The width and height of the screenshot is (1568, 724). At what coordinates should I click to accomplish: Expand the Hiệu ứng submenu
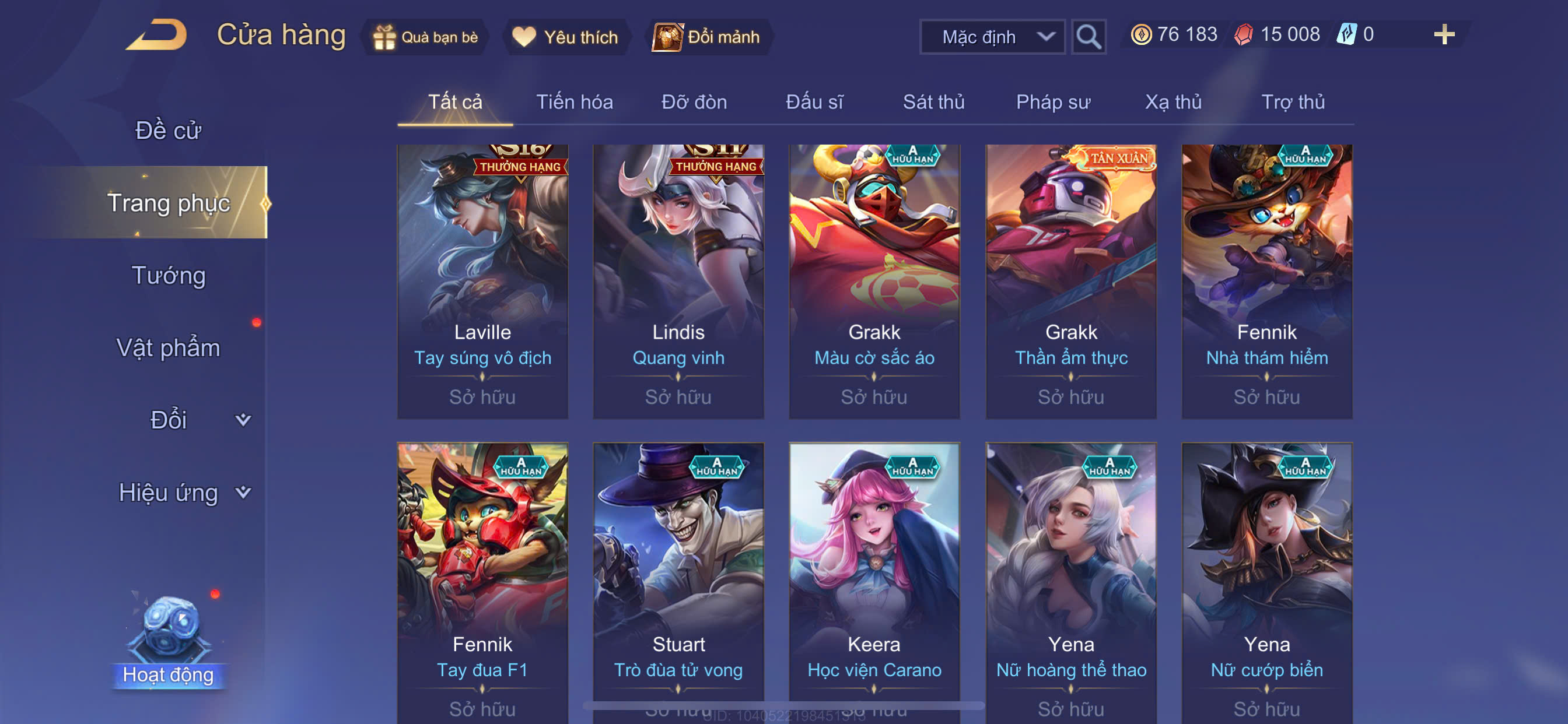183,492
